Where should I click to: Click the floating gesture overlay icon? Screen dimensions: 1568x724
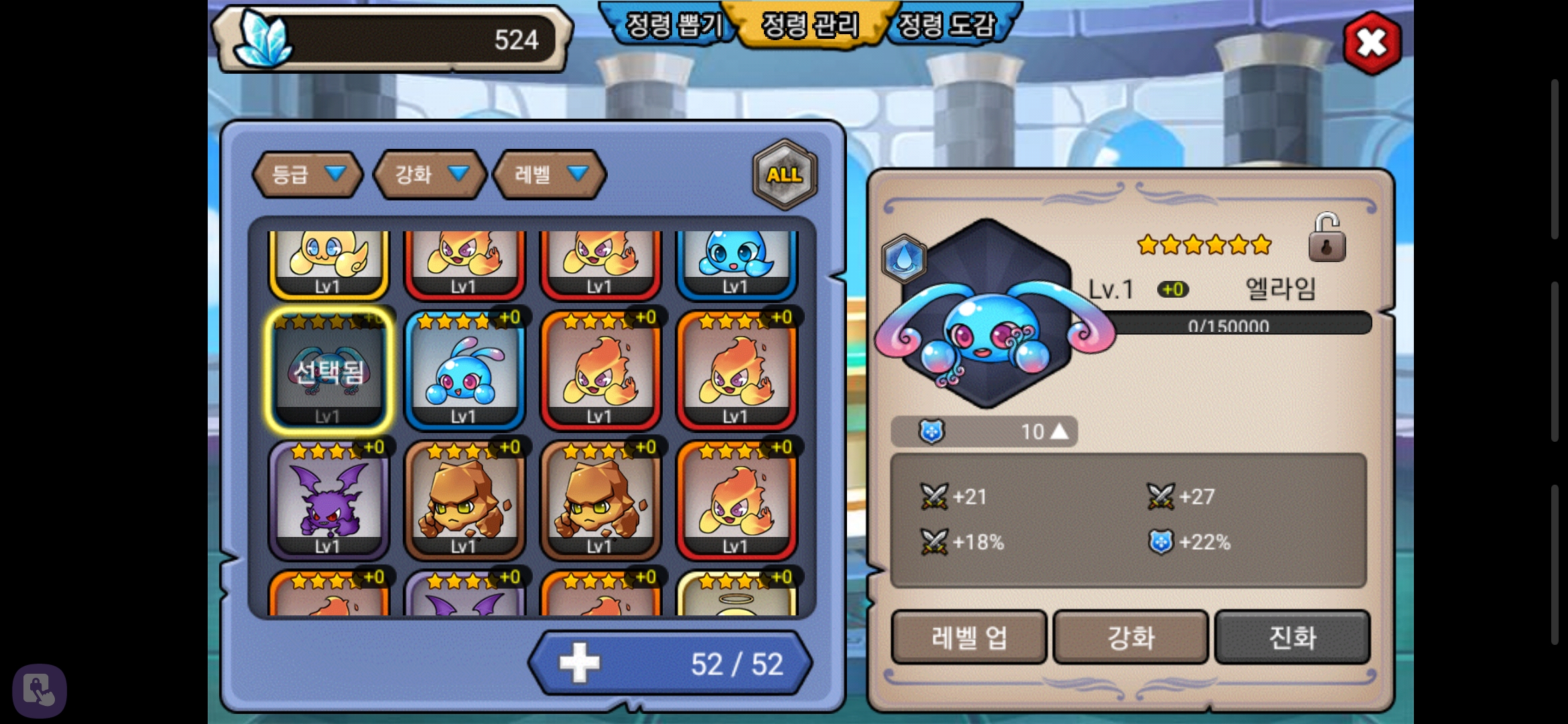coord(39,690)
